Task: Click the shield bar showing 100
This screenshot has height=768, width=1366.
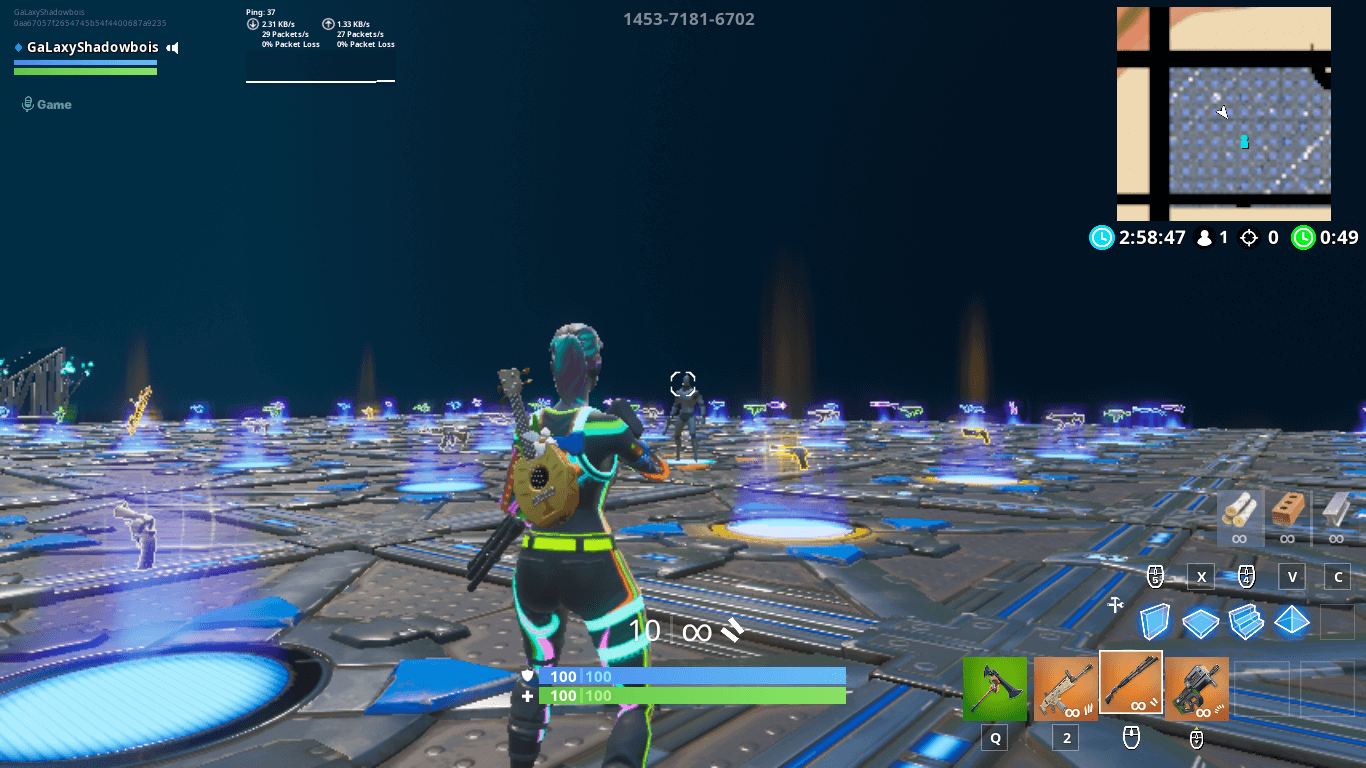Action: click(690, 677)
